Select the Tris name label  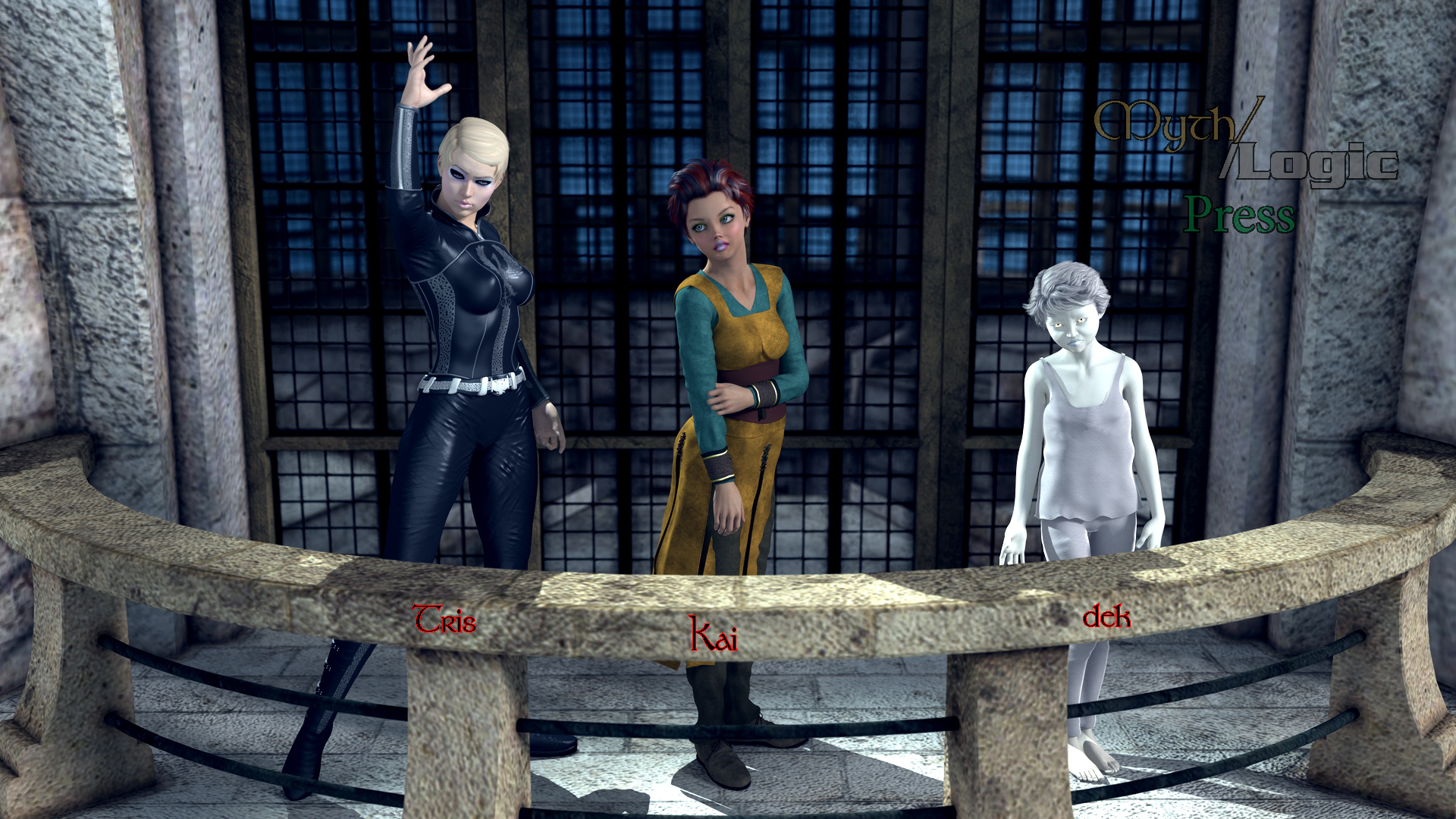click(444, 620)
